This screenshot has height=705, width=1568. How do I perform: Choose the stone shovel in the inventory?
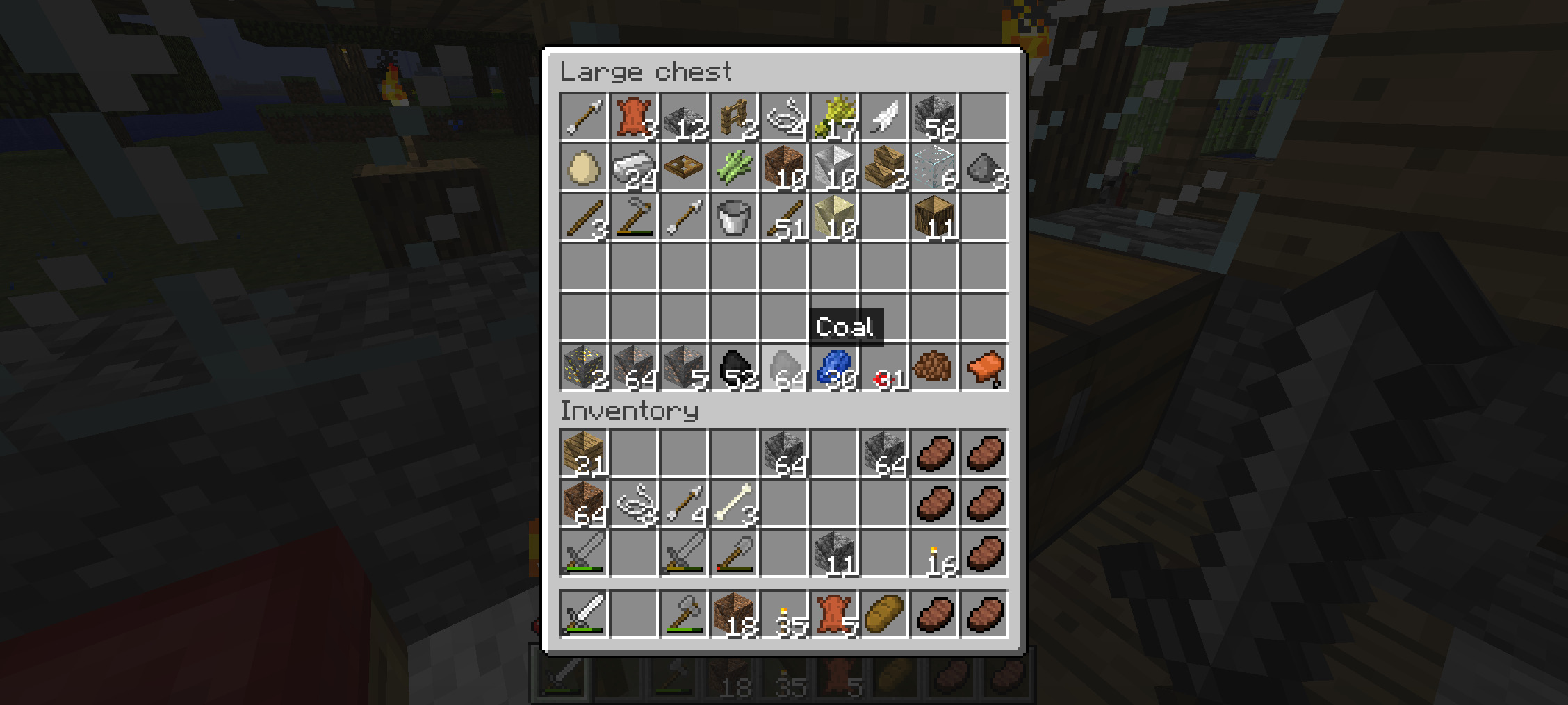(734, 554)
